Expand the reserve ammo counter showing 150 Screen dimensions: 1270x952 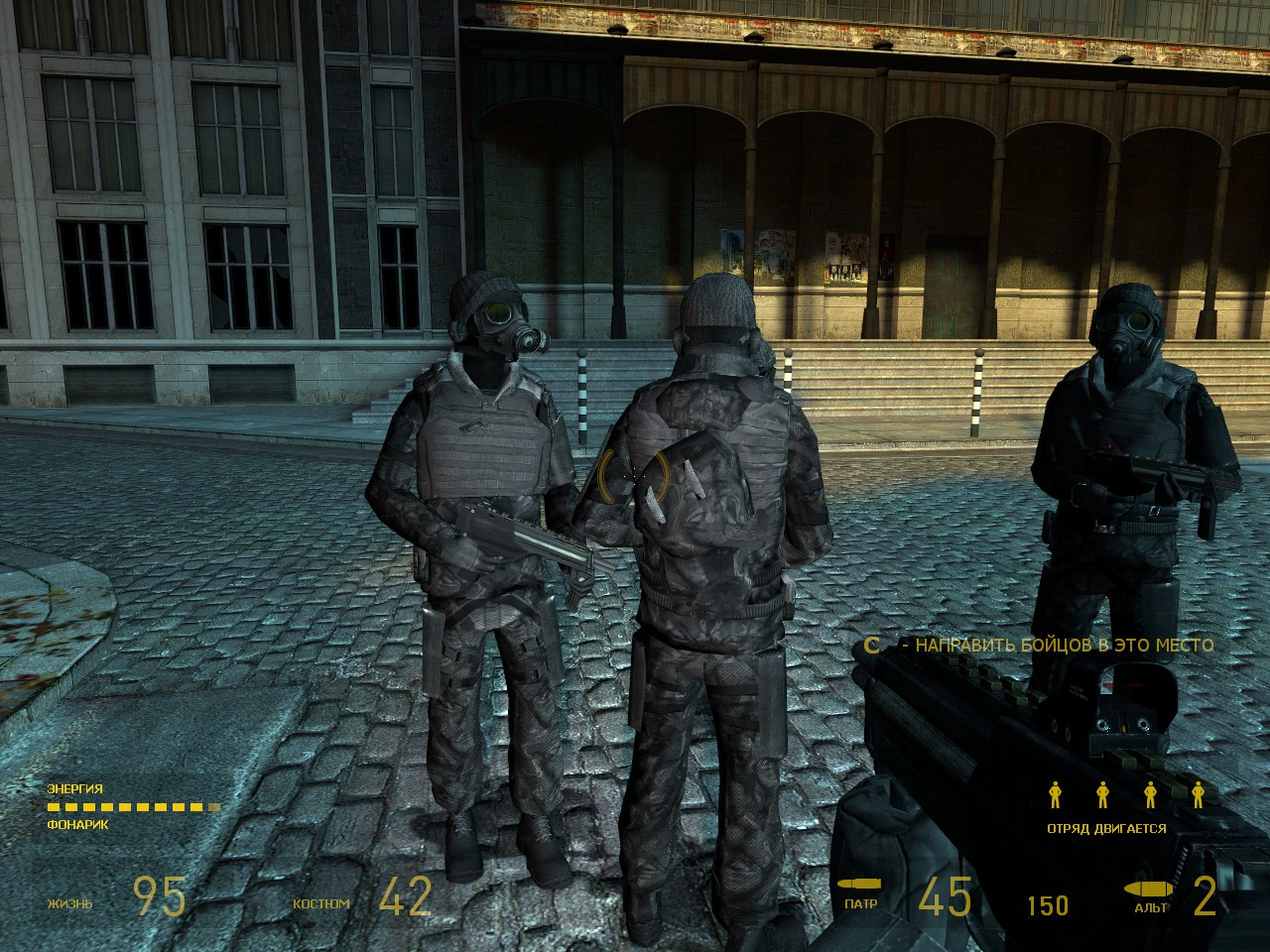(x=1047, y=903)
